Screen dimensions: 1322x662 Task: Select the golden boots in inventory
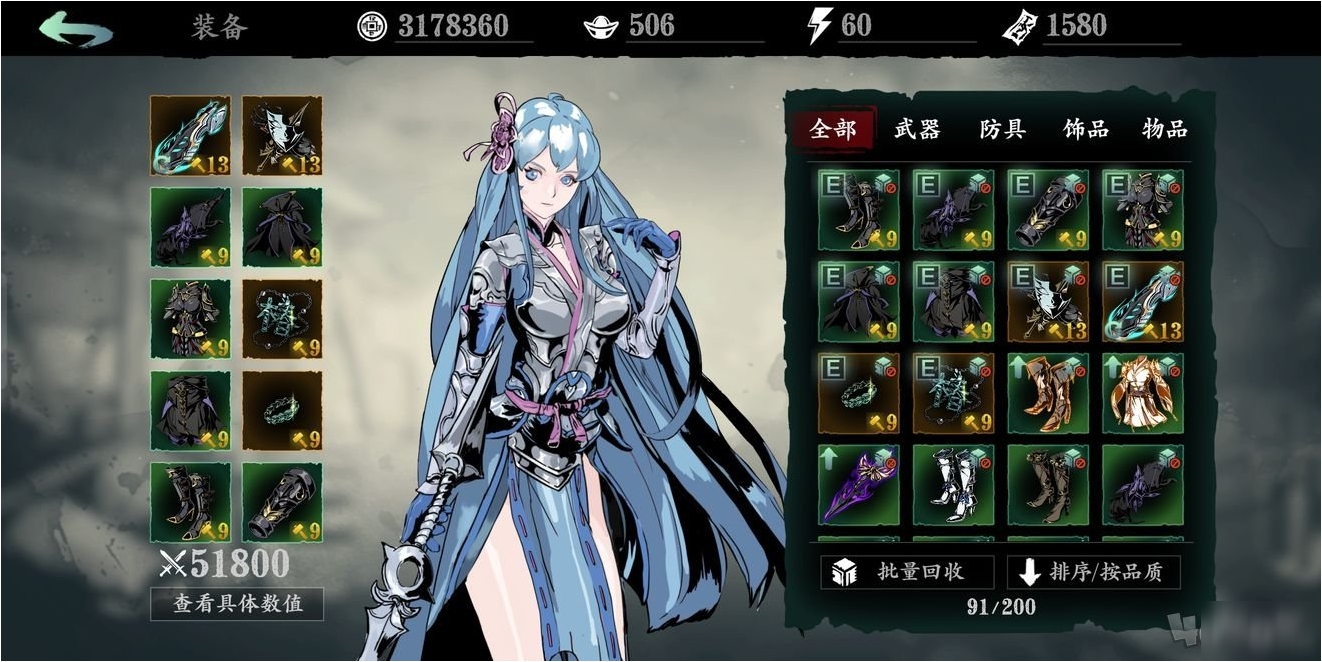click(x=1048, y=393)
